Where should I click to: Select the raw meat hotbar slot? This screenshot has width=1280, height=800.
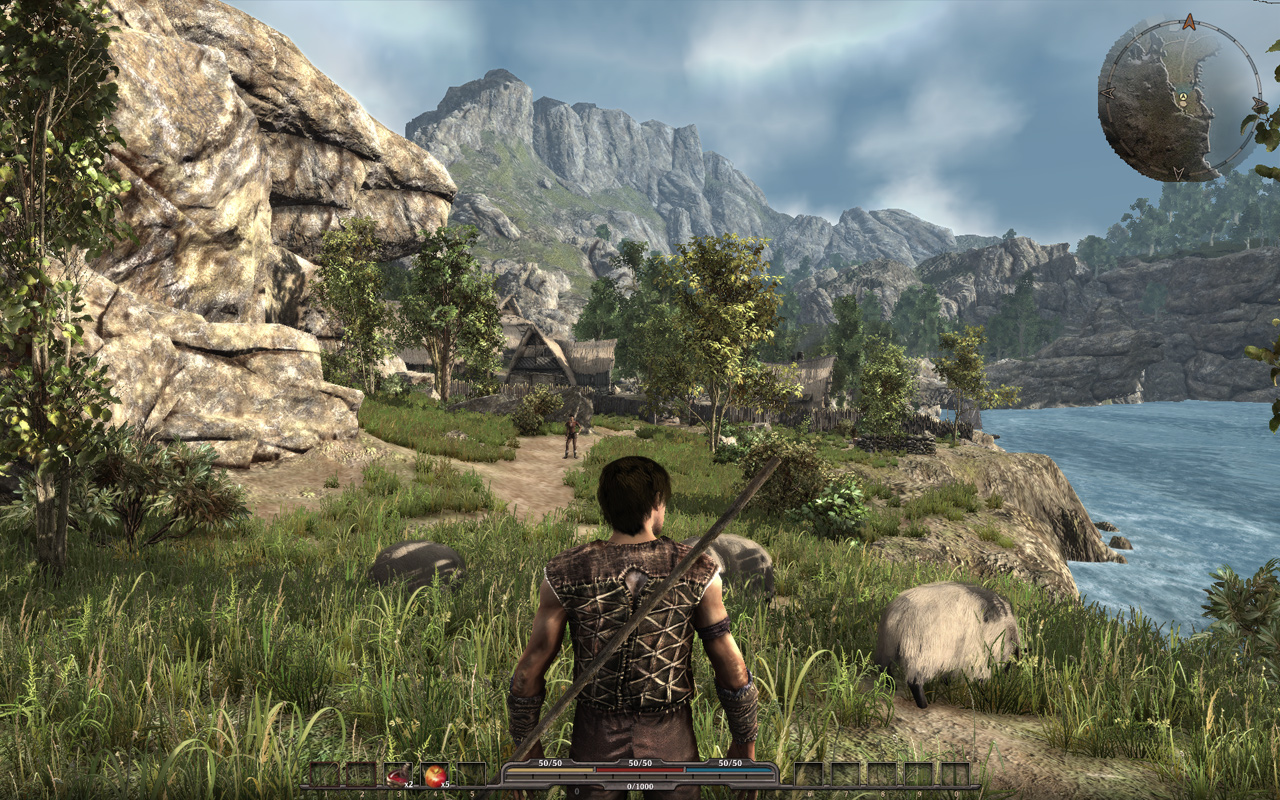(398, 774)
